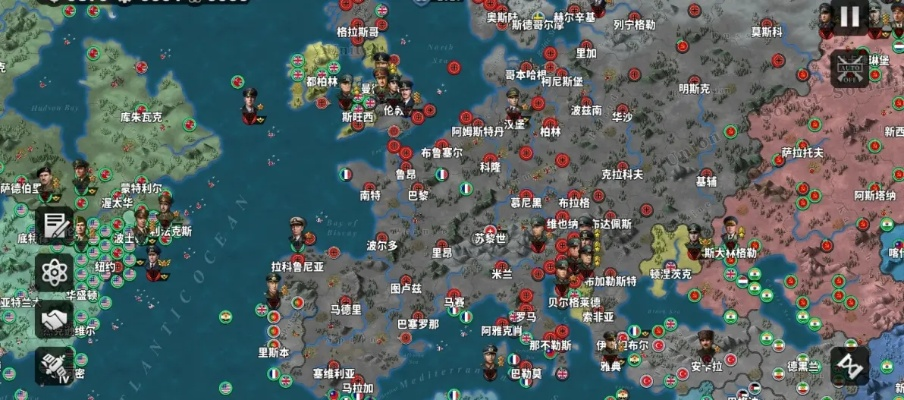This screenshot has height=400, width=904.
Task: End the turn with the hourglass button
Action: pyautogui.click(x=849, y=366)
